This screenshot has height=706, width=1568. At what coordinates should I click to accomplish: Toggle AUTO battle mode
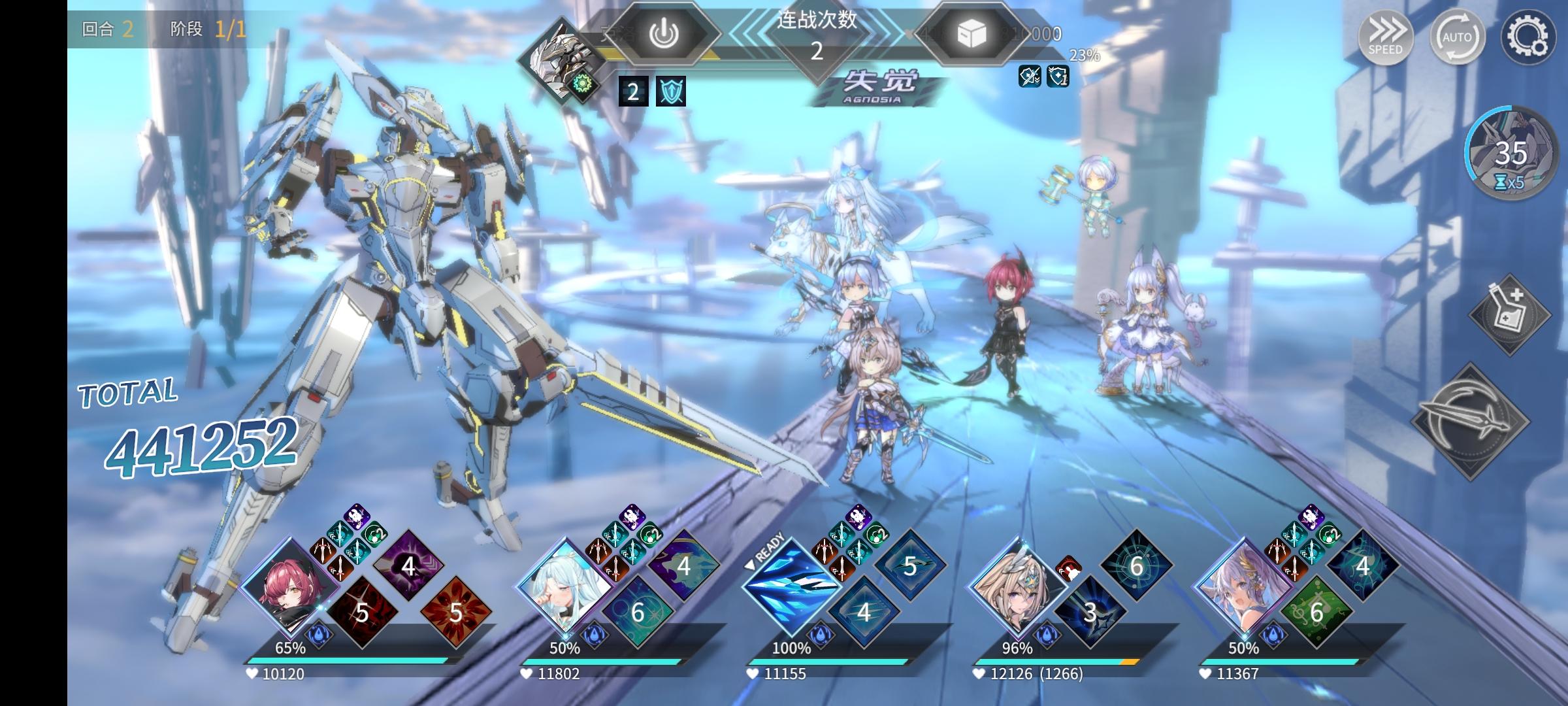click(1457, 37)
